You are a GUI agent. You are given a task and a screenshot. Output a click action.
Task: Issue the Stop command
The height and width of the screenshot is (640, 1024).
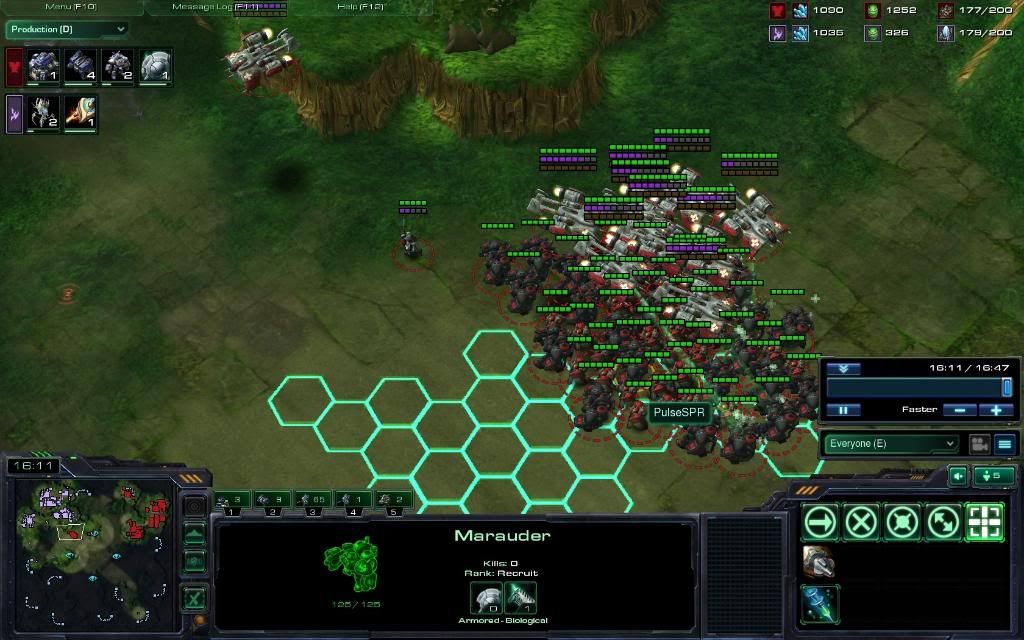(x=861, y=522)
